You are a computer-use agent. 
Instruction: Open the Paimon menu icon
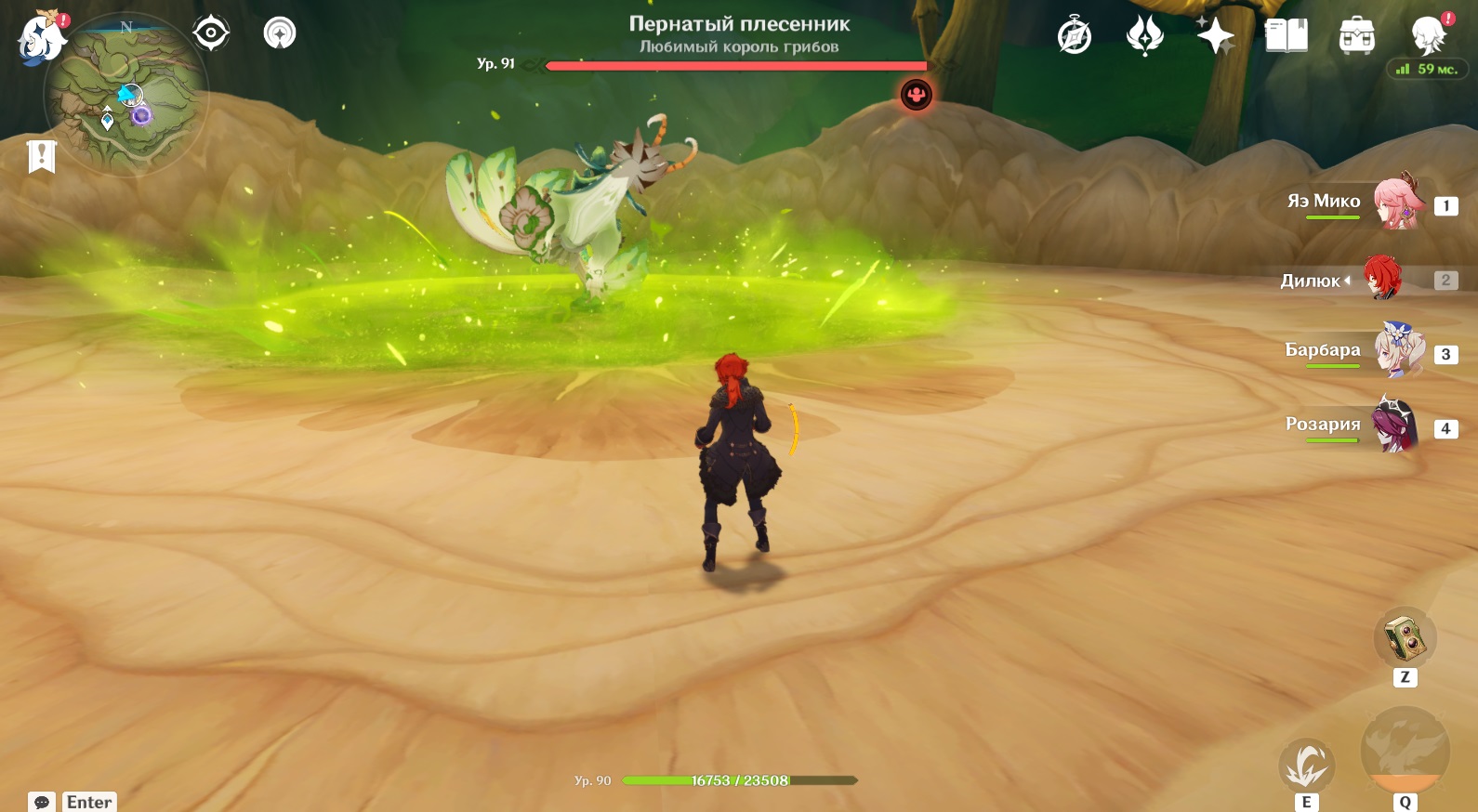pyautogui.click(x=40, y=39)
